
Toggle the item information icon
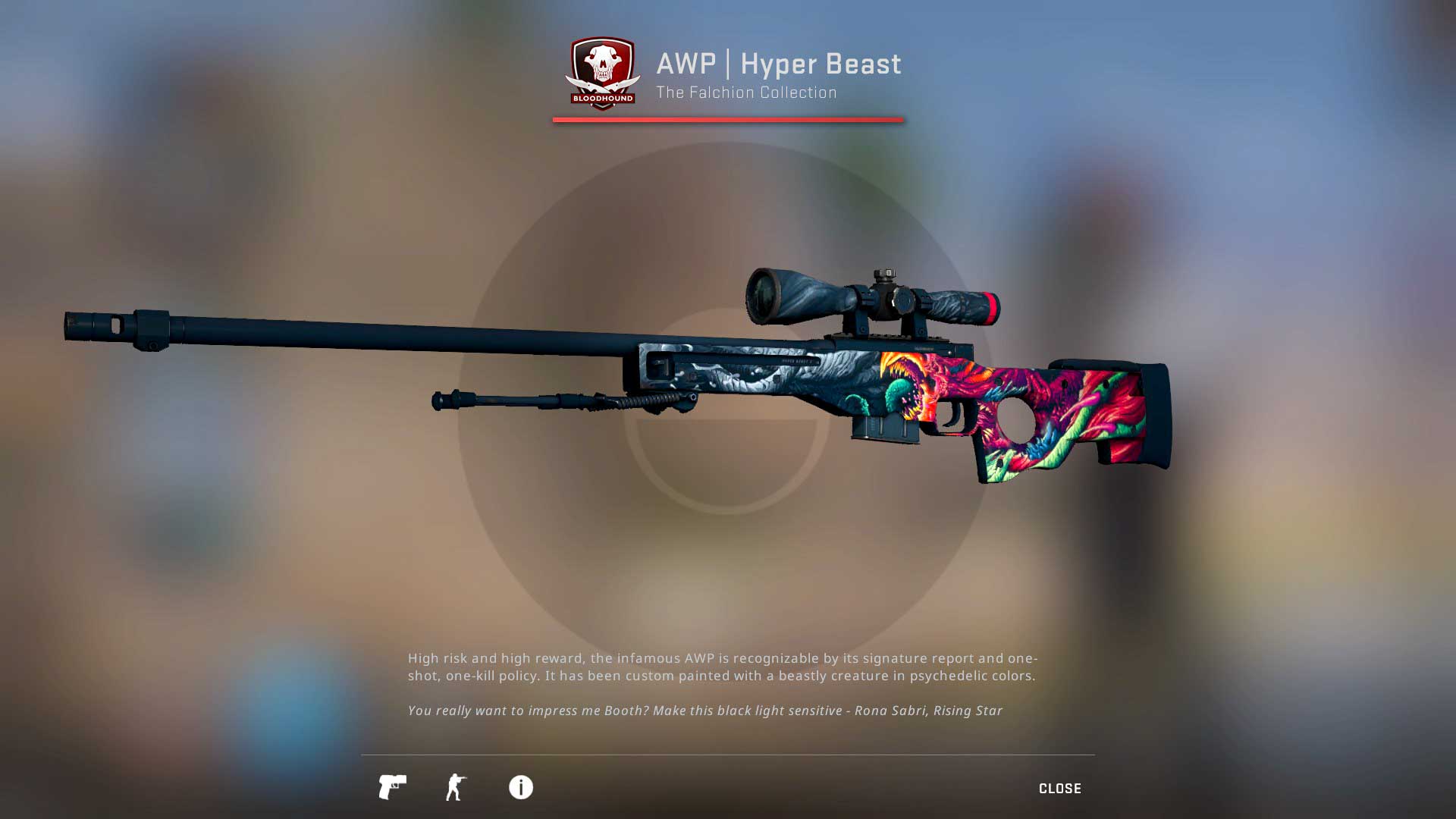click(x=520, y=787)
